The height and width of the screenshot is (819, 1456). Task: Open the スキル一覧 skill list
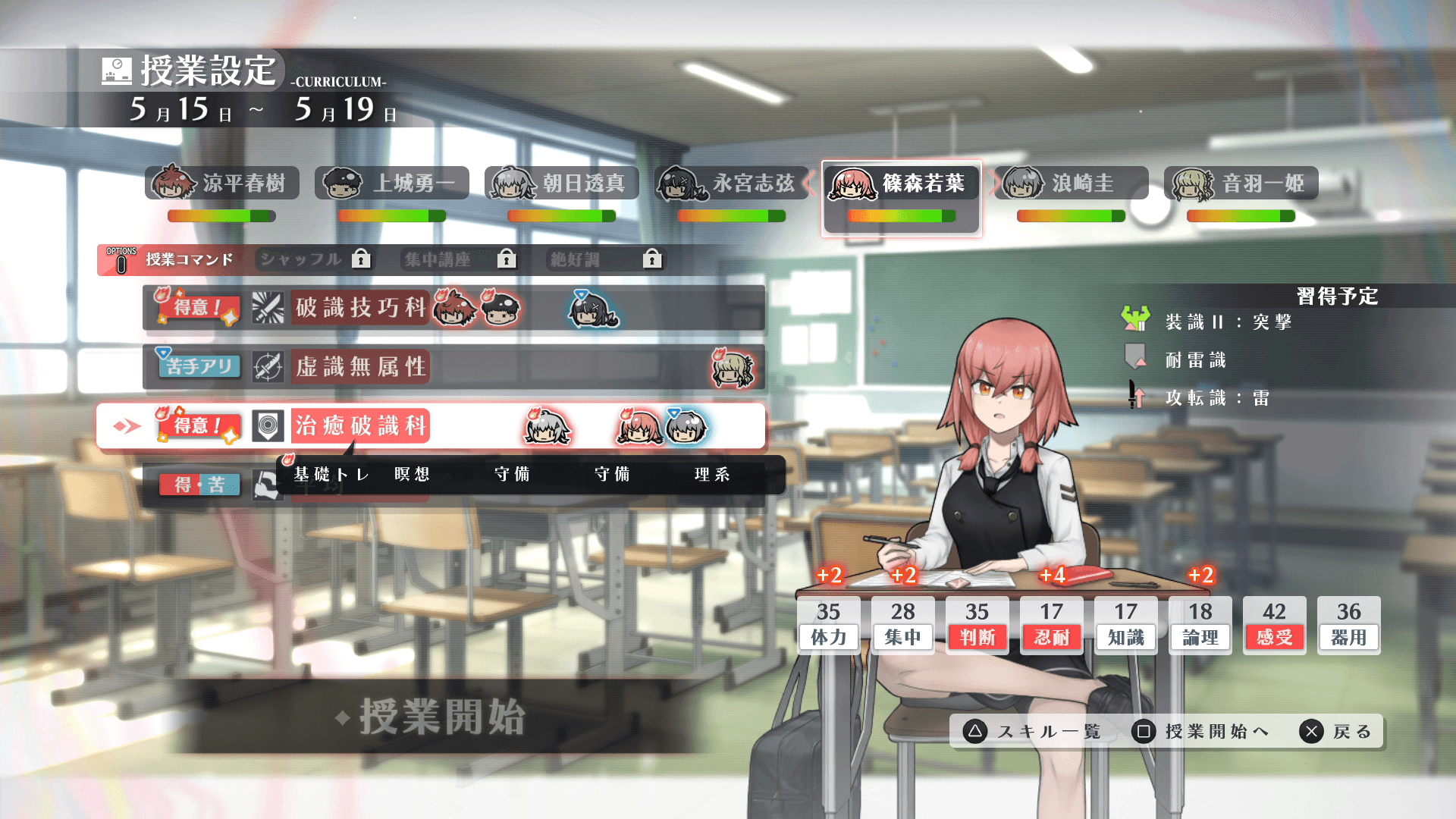point(1033,732)
